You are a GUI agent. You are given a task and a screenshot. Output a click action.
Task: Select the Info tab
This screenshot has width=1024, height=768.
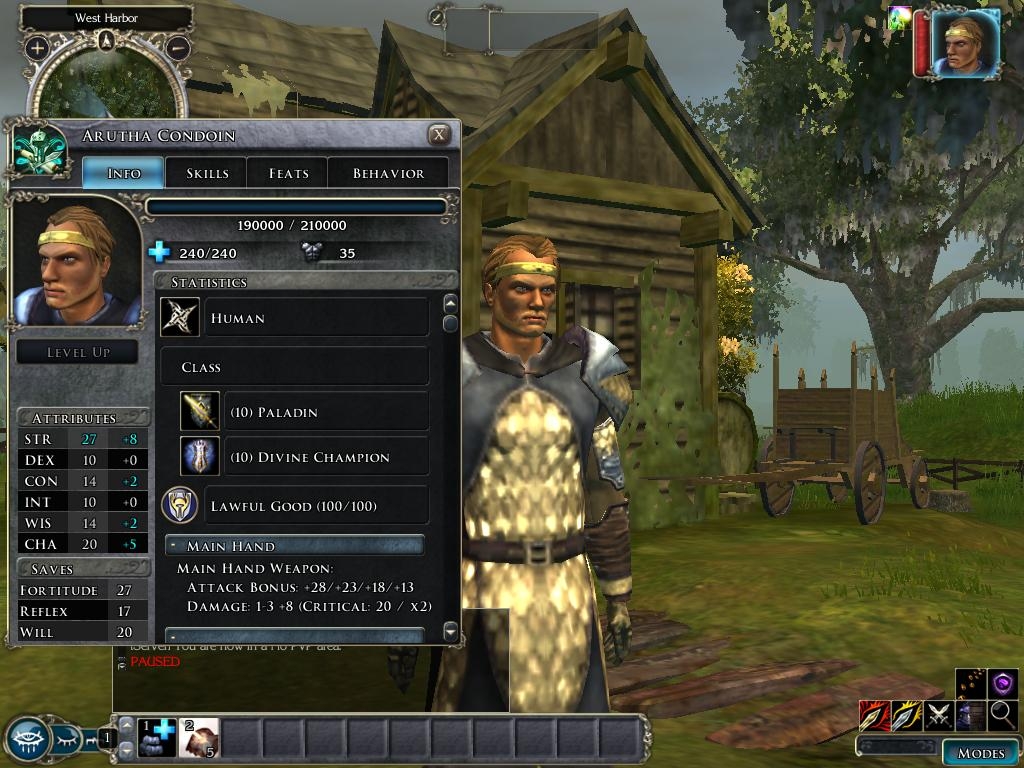(124, 173)
